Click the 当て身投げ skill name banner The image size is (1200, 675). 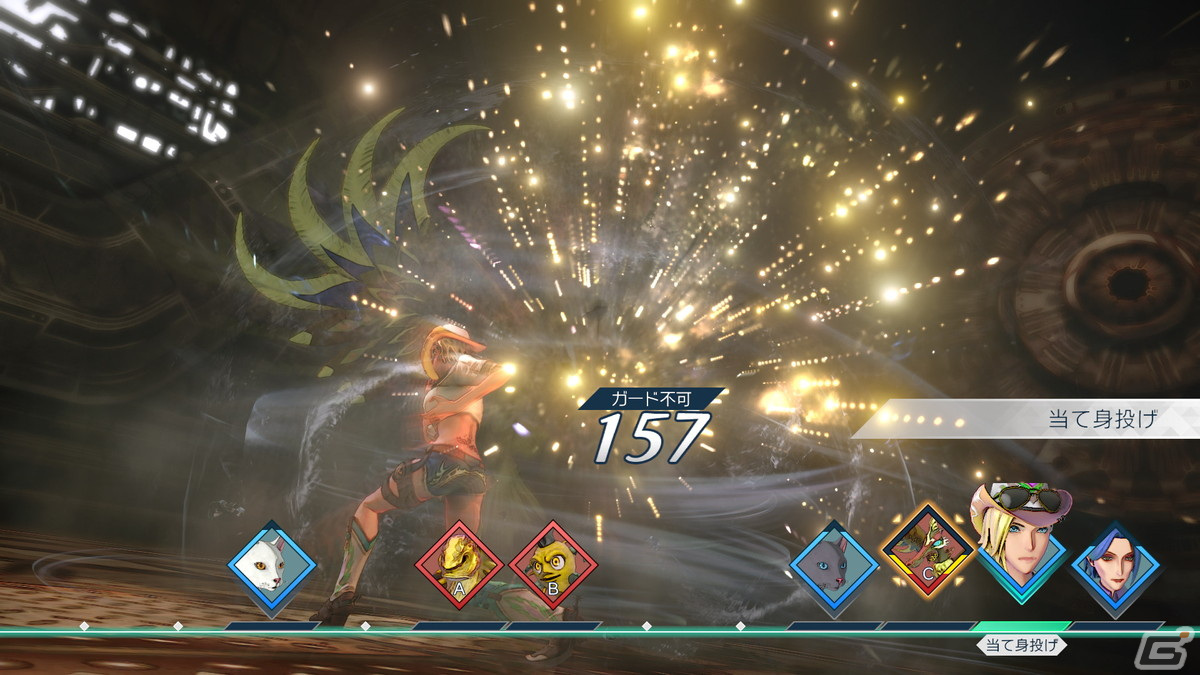click(x=1100, y=419)
